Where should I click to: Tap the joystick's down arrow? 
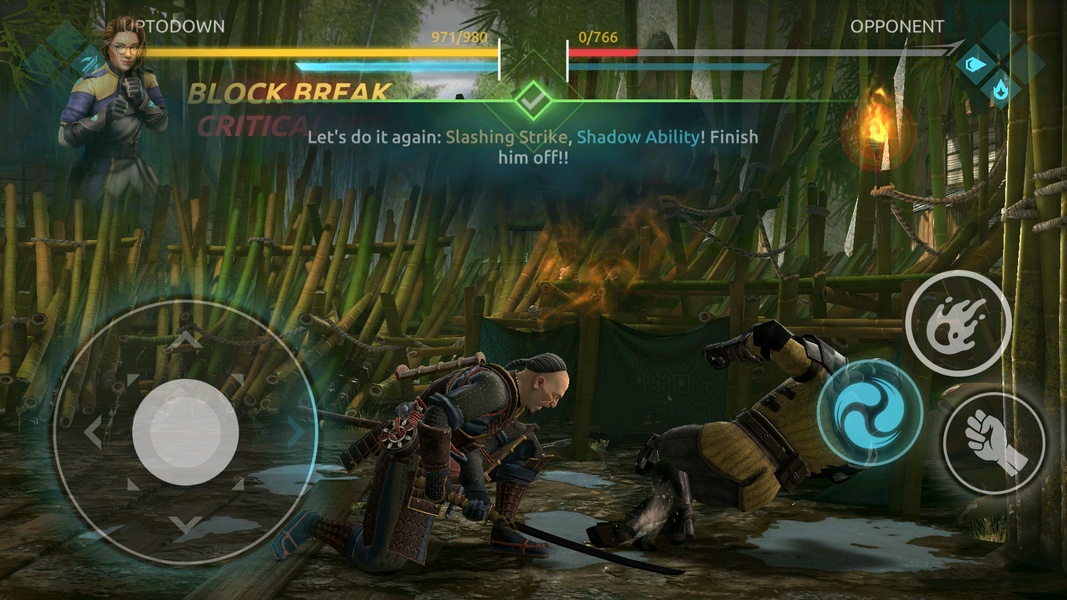point(185,522)
